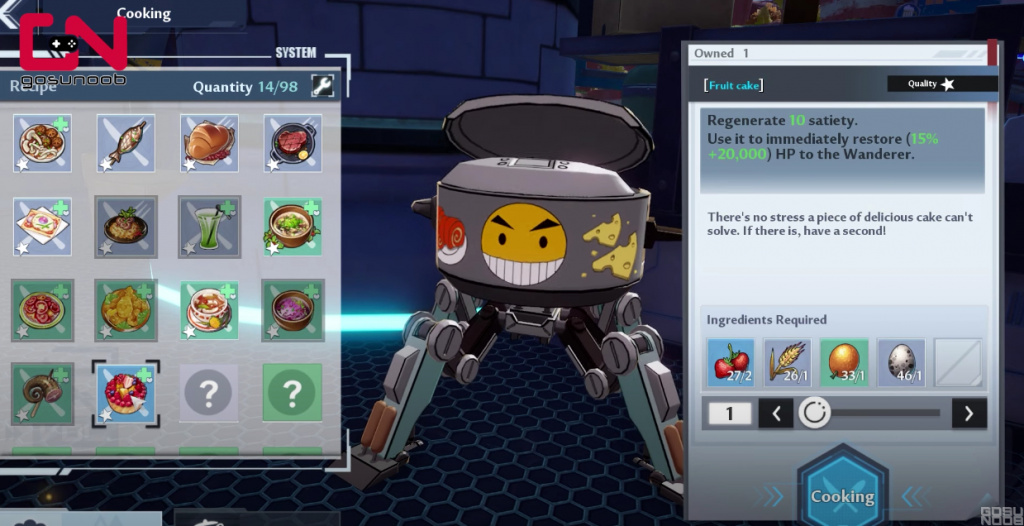The height and width of the screenshot is (526, 1024).
Task: Pick the steak in skillet recipe
Action: 292,143
